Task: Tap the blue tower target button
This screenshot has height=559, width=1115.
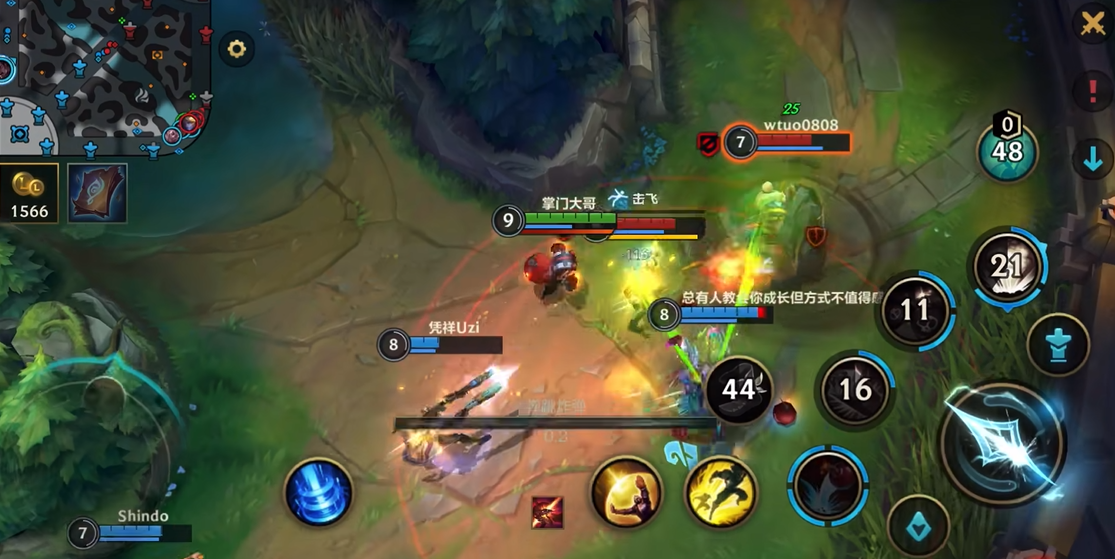Action: click(1057, 345)
